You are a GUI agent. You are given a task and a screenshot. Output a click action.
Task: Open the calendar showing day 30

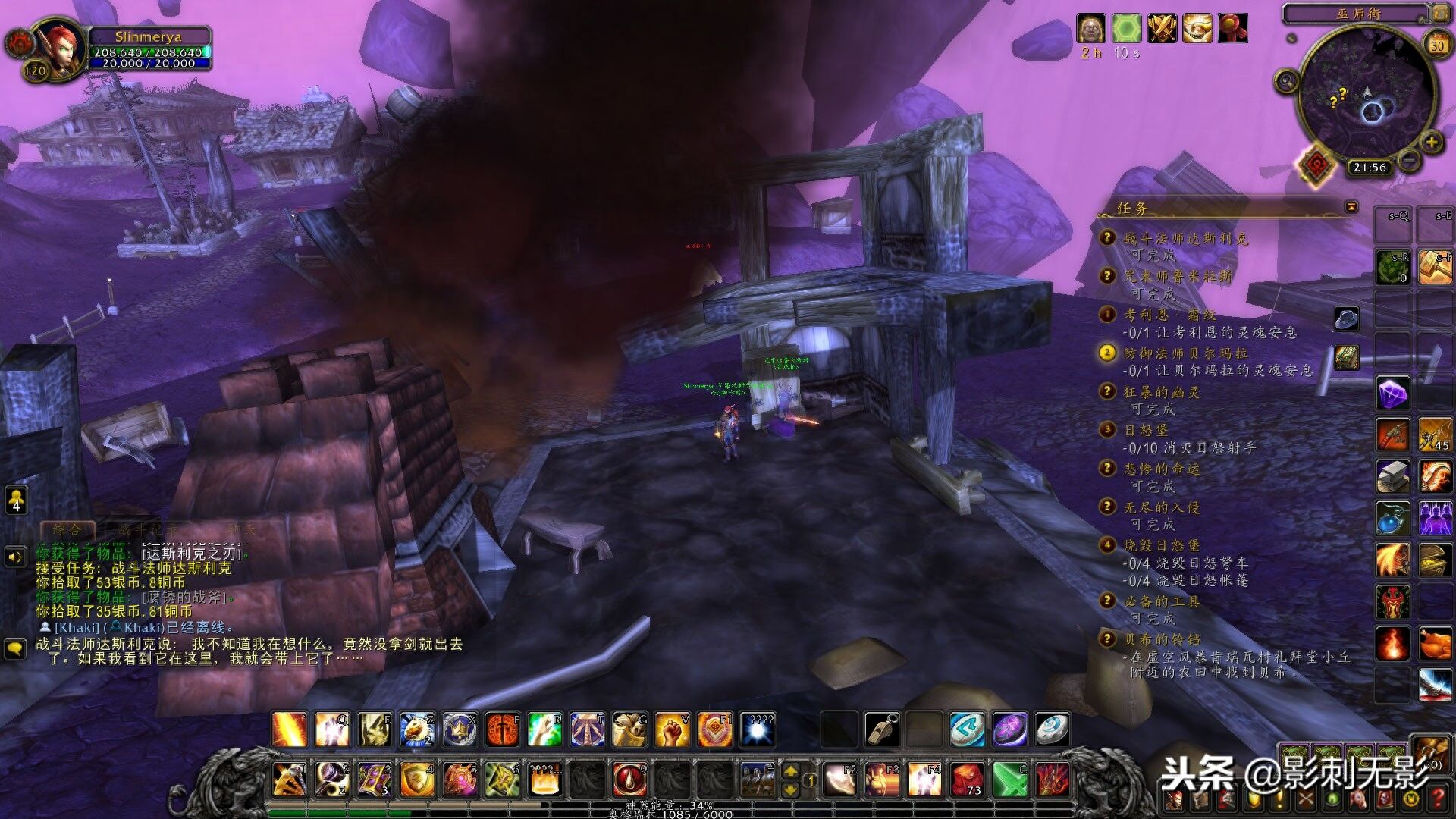(x=1436, y=45)
